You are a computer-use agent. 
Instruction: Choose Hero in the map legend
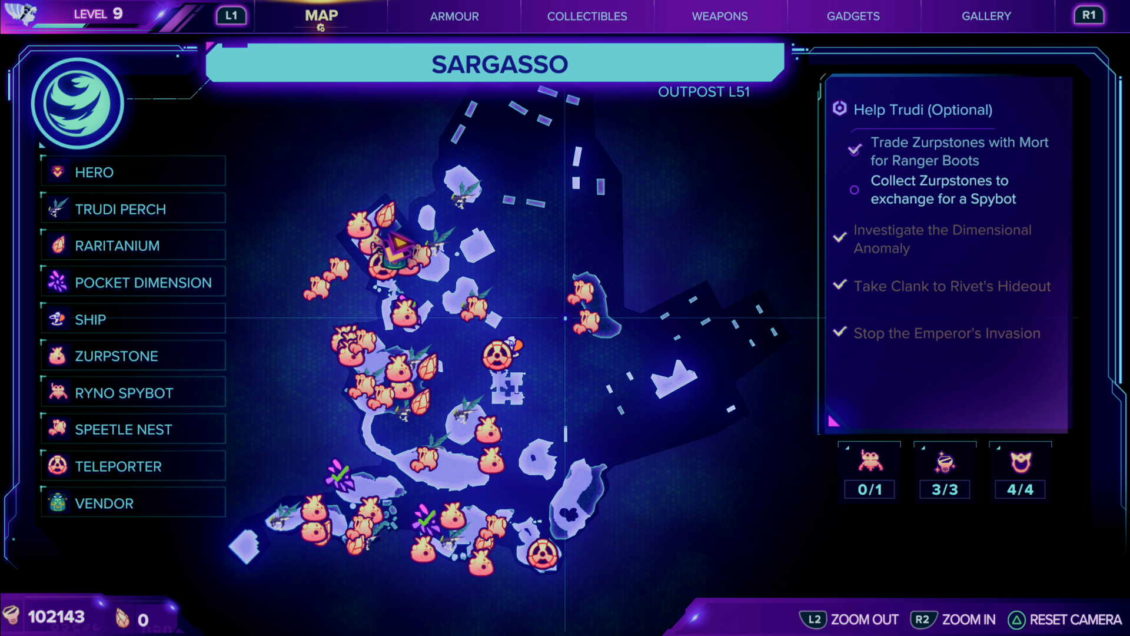(x=134, y=172)
